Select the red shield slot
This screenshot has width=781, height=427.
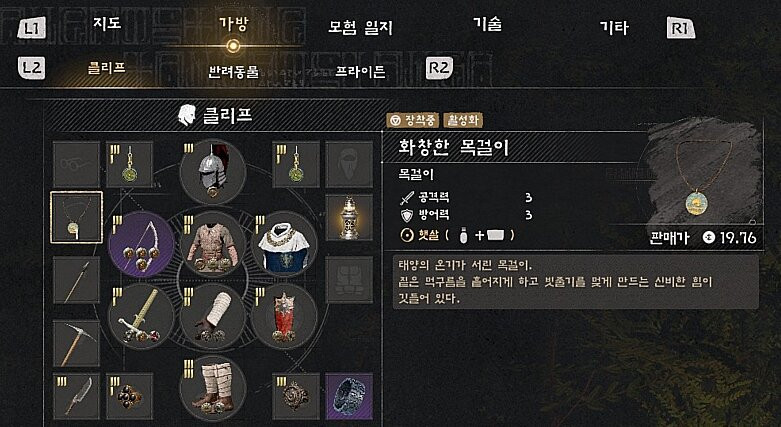click(x=283, y=315)
